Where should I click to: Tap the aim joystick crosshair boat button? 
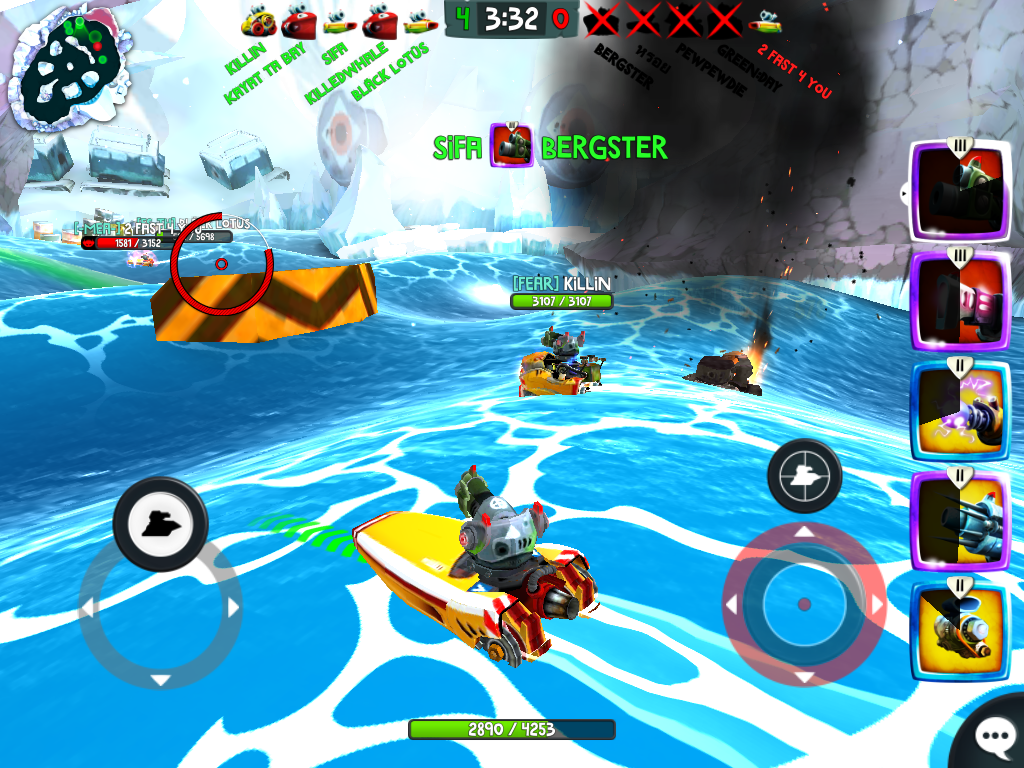click(804, 477)
